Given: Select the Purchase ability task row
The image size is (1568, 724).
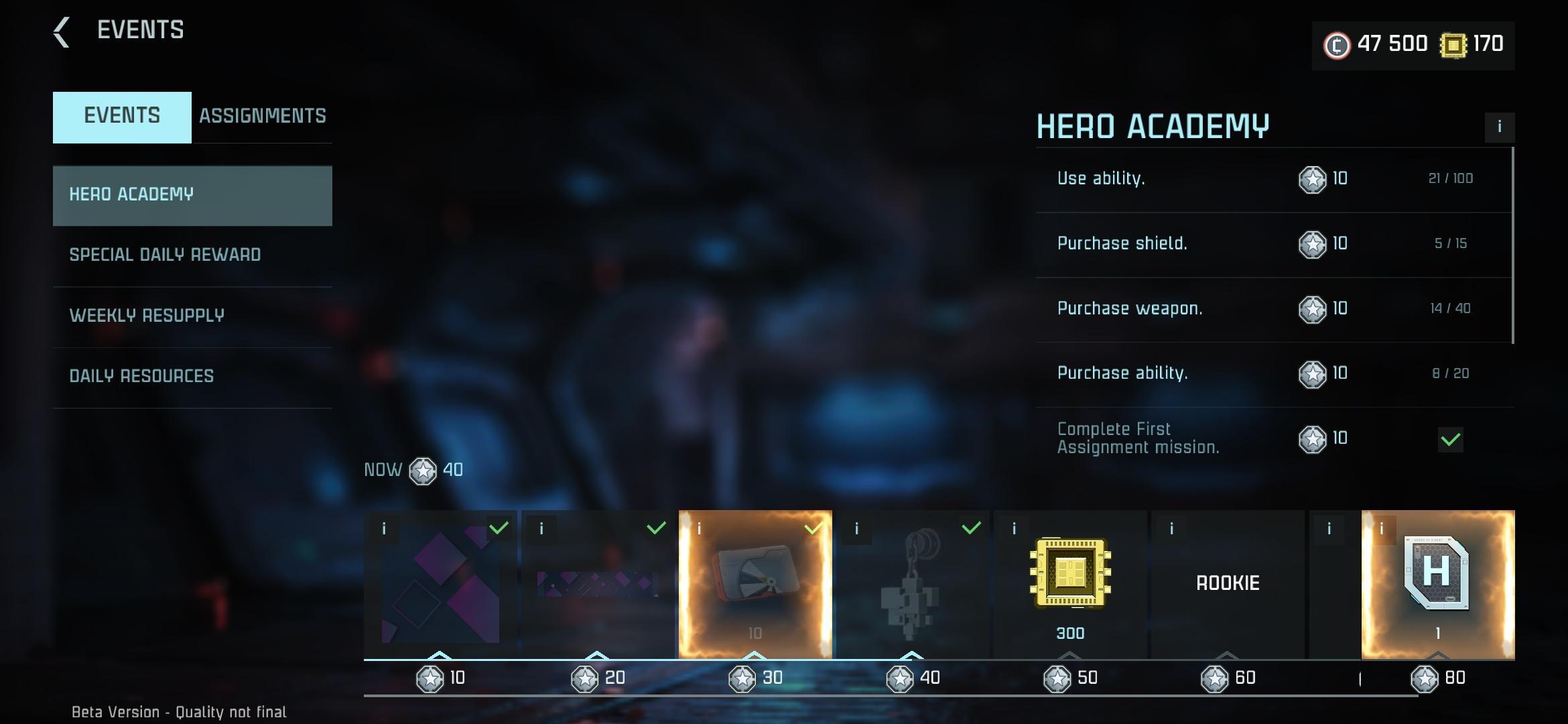Looking at the screenshot, I should tap(1273, 374).
